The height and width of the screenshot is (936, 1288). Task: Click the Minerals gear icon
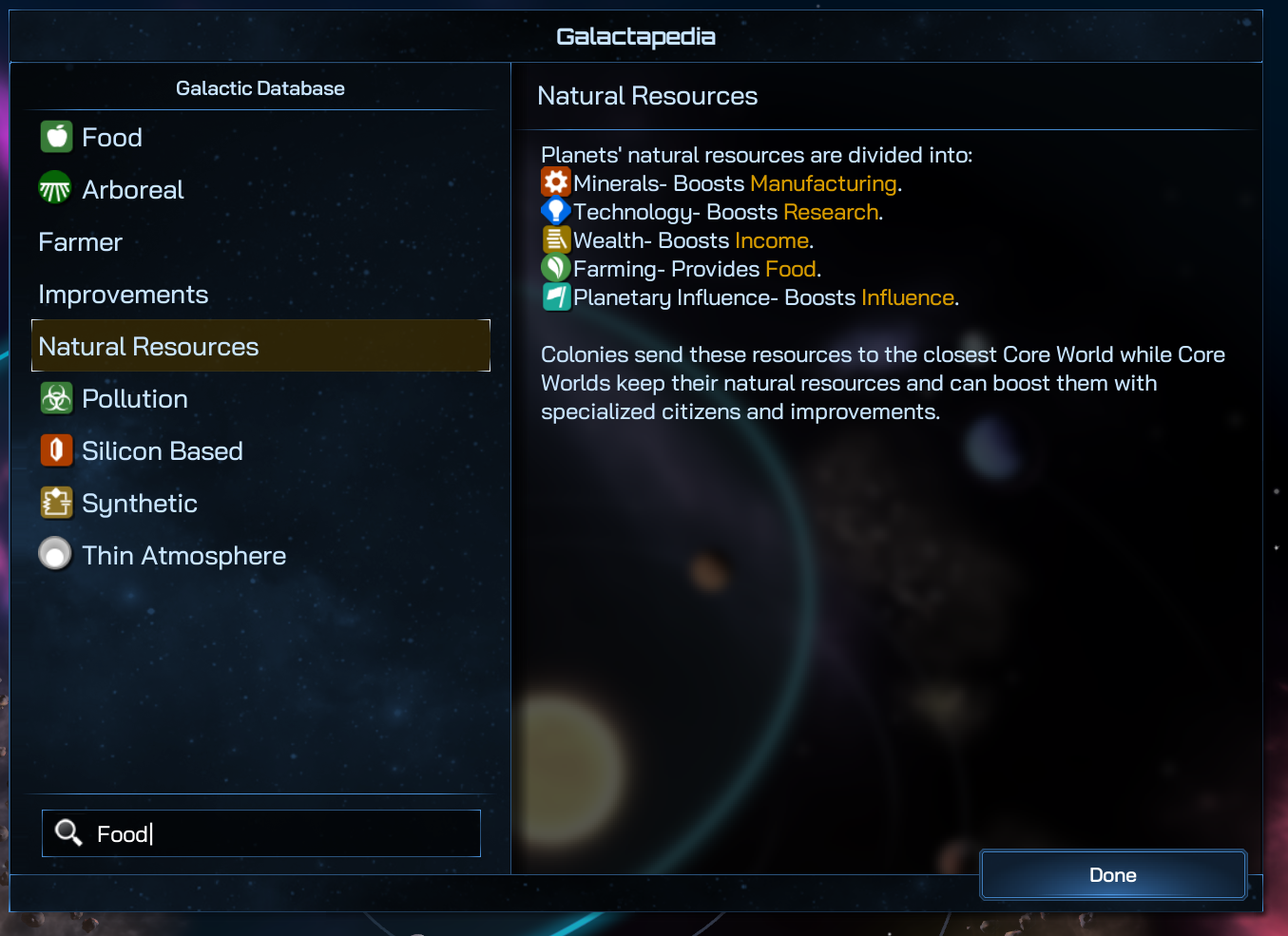click(555, 181)
